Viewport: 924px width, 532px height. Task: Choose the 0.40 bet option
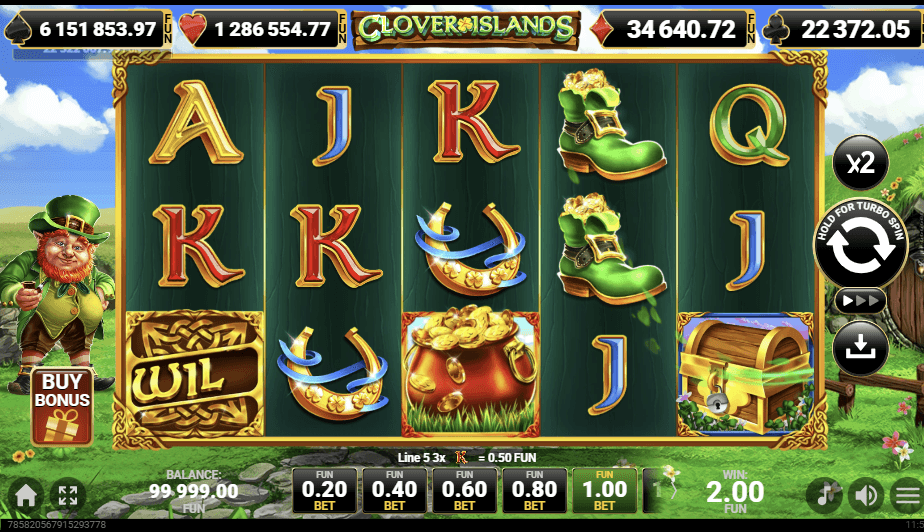coord(395,491)
